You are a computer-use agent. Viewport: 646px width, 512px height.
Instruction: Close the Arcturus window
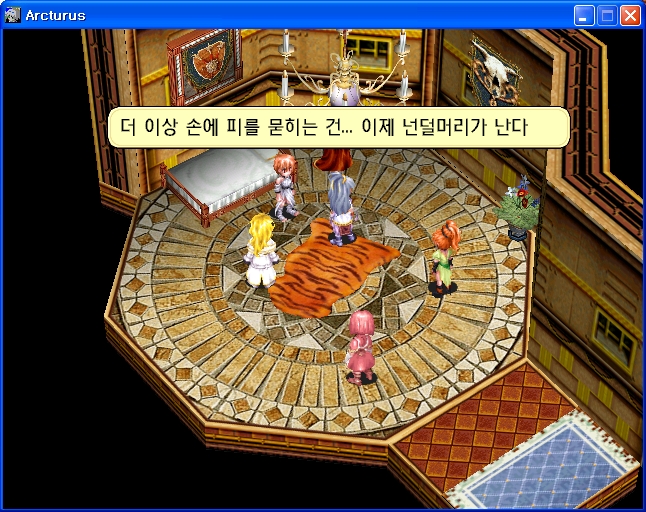[x=630, y=15]
